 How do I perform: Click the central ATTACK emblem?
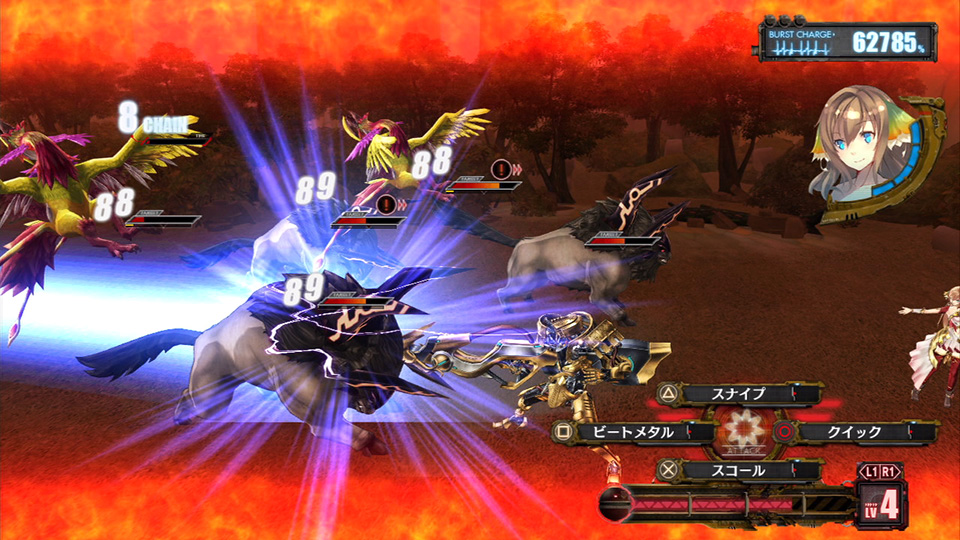click(743, 432)
